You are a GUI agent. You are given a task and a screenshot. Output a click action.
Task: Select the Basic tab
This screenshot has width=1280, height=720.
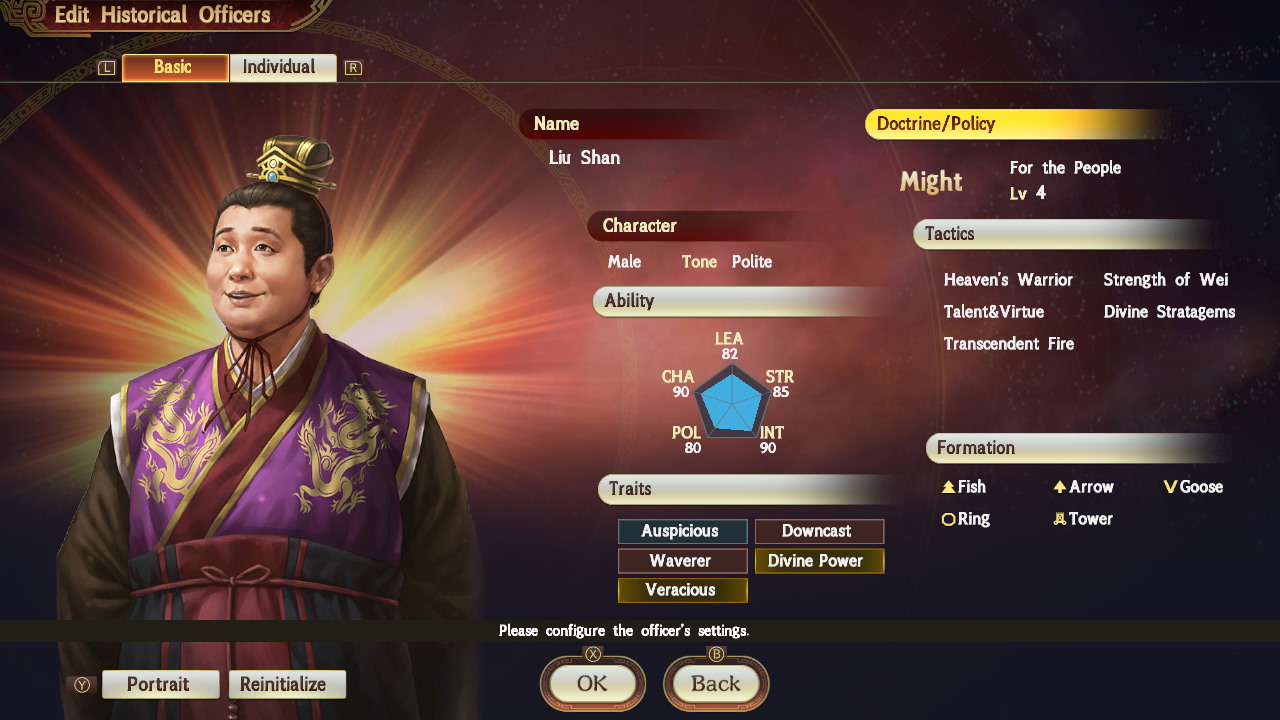click(174, 67)
